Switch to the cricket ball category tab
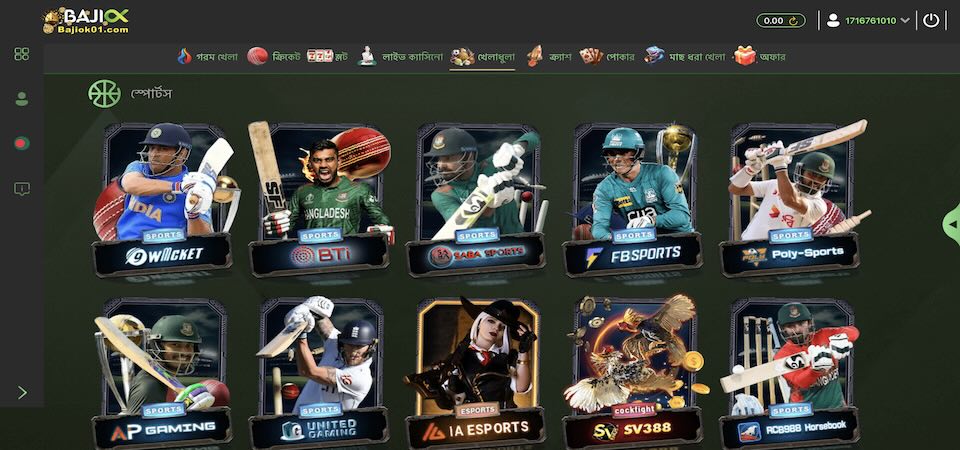This screenshot has height=450, width=960. click(x=271, y=56)
